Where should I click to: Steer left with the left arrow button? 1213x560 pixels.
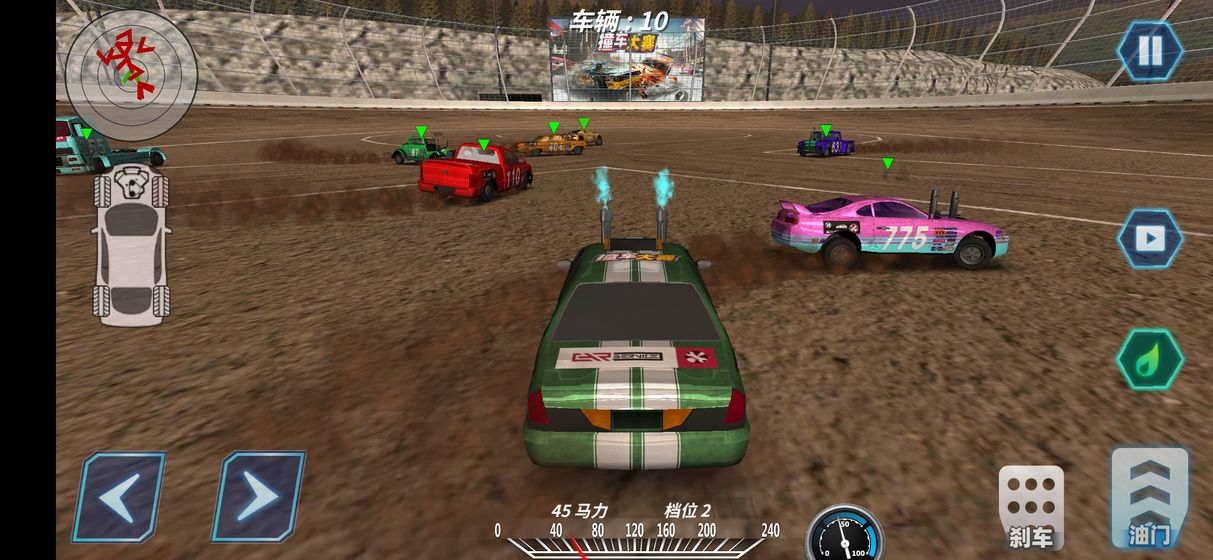[x=119, y=496]
